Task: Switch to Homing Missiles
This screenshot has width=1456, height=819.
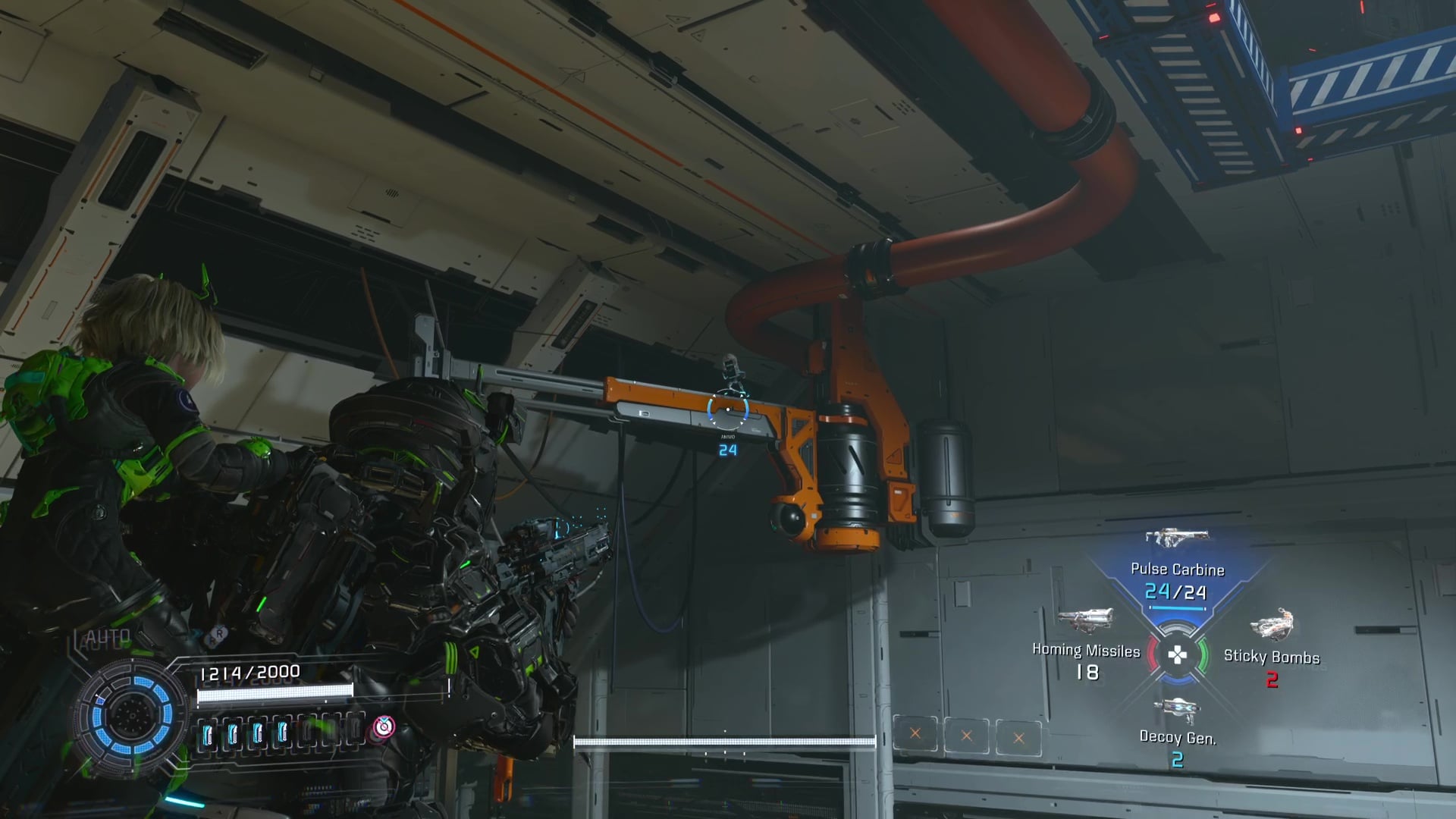Action: (1086, 651)
